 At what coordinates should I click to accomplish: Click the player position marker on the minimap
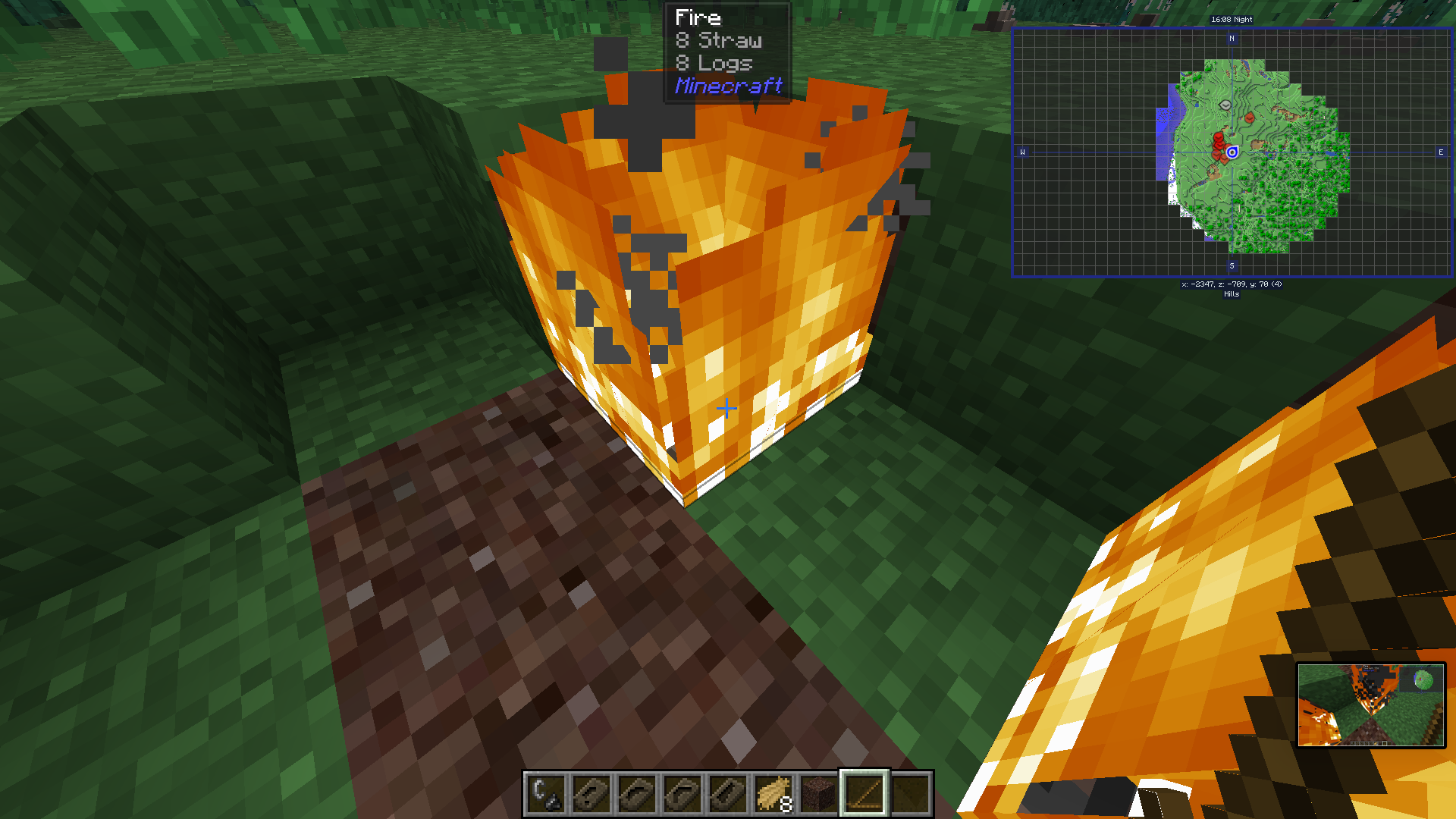[x=1232, y=152]
